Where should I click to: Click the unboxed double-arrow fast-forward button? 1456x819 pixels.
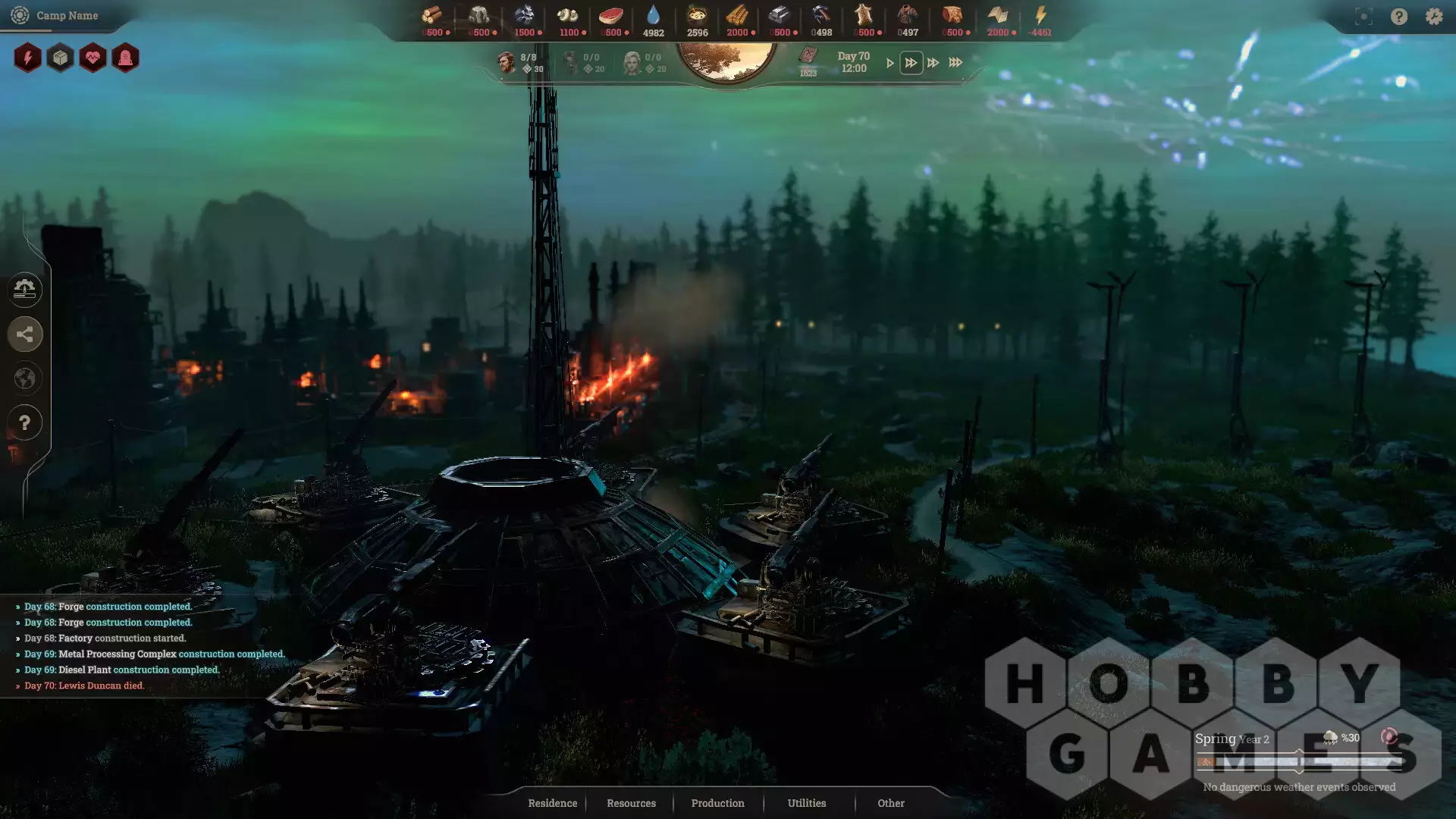click(x=933, y=63)
